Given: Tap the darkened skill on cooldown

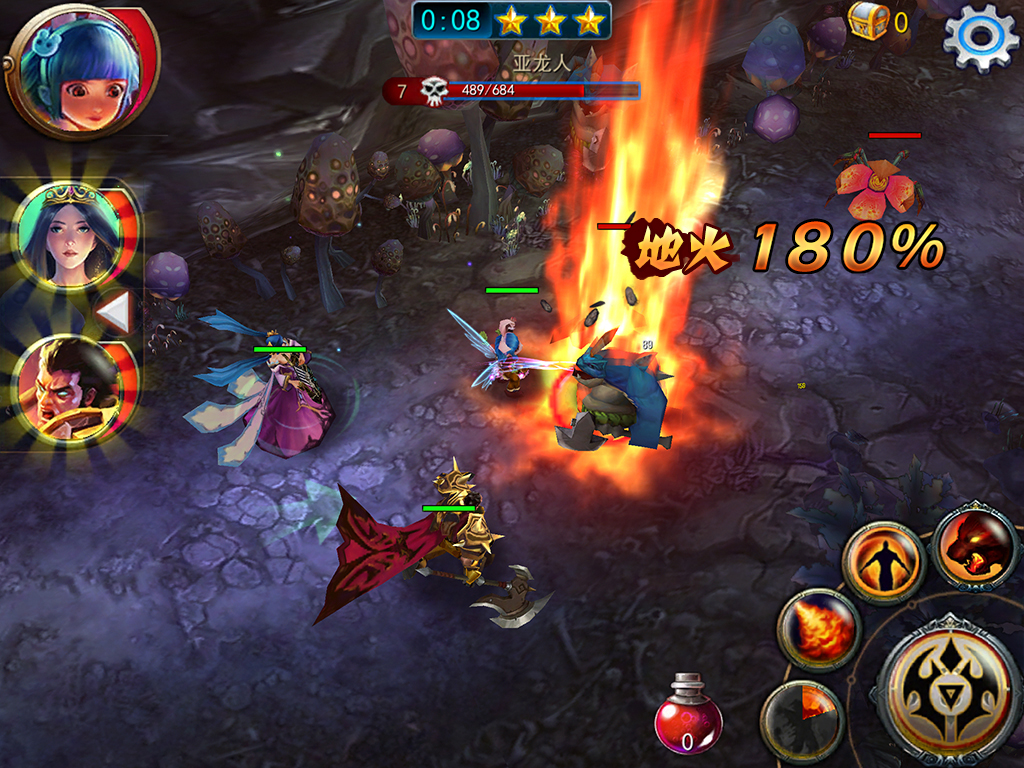Looking at the screenshot, I should coord(802,720).
